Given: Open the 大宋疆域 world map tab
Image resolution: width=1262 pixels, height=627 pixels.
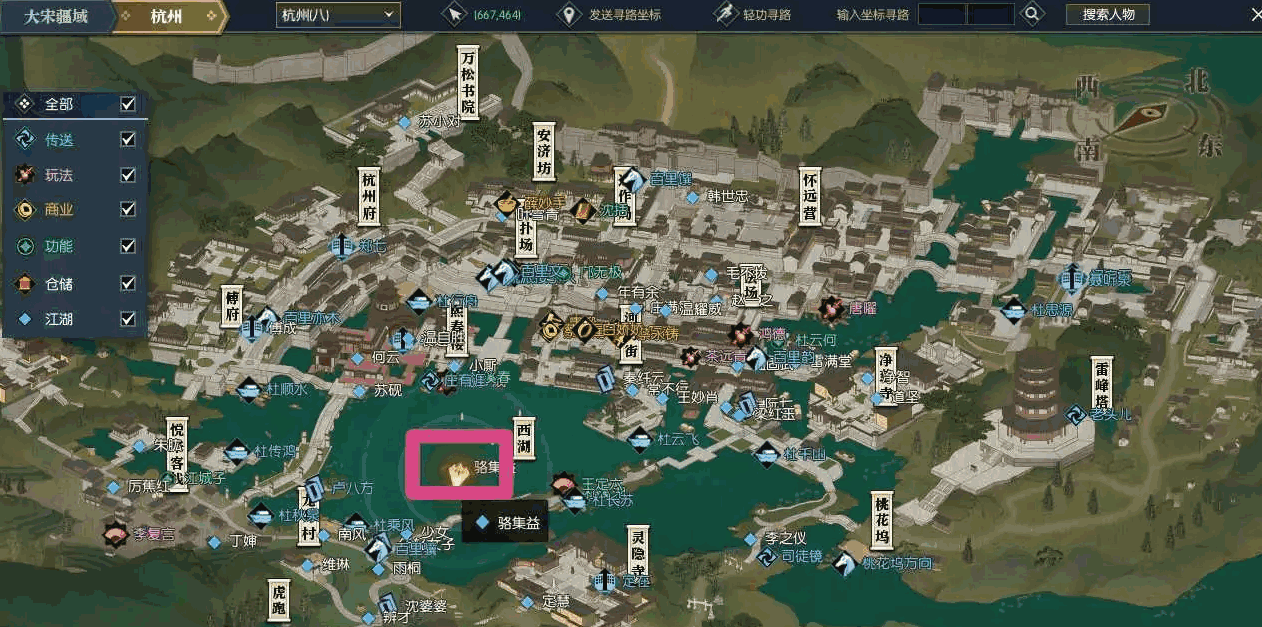Looking at the screenshot, I should [56, 16].
